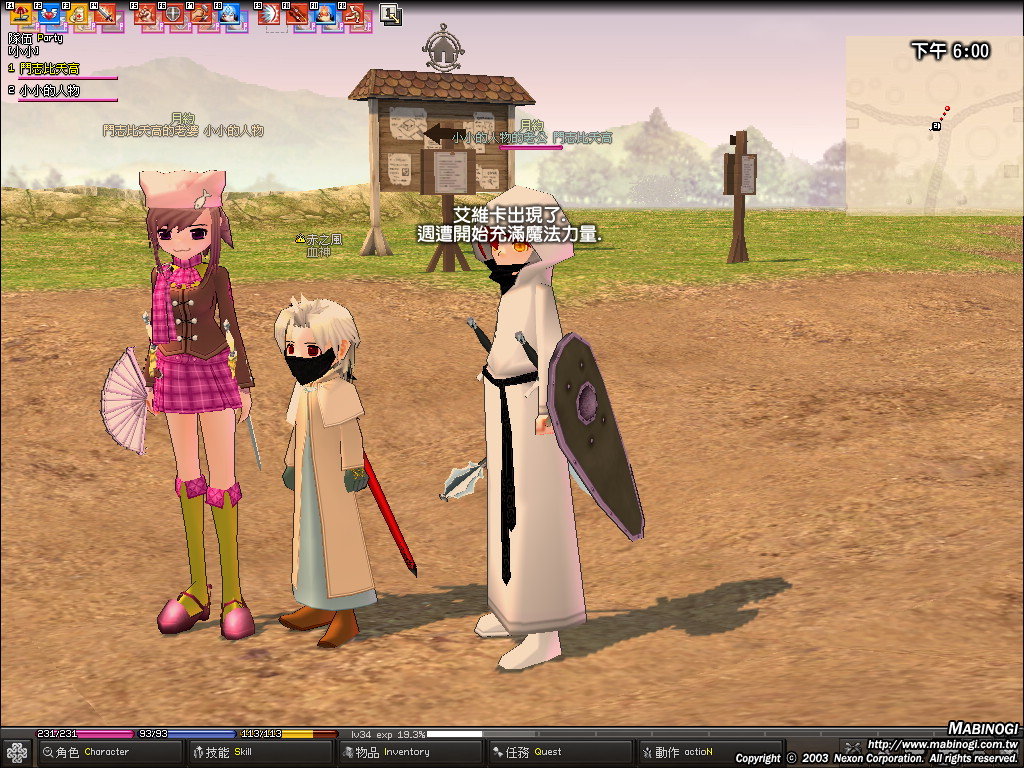Activate the F9 white burst skill
1024x768 pixels.
point(269,15)
